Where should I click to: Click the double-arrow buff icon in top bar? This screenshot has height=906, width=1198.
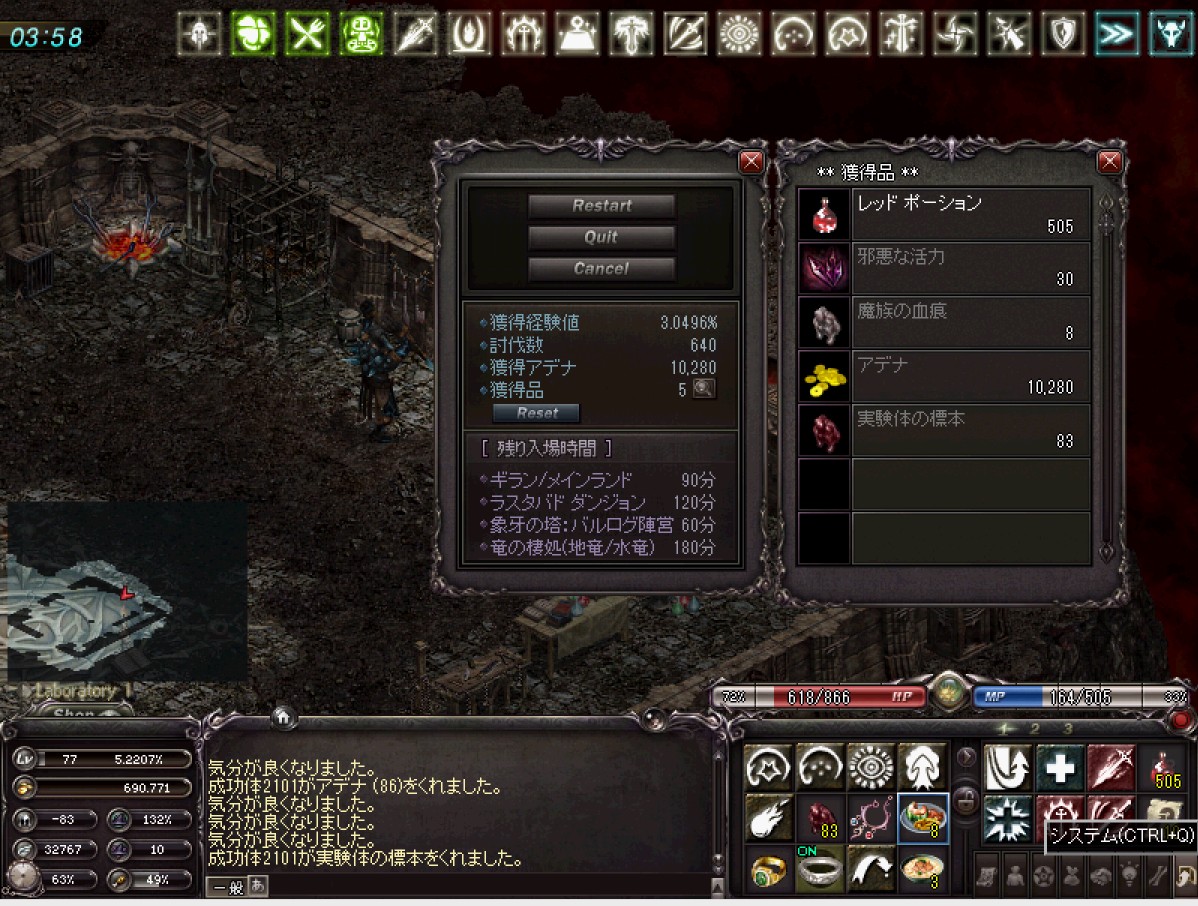click(x=1116, y=34)
